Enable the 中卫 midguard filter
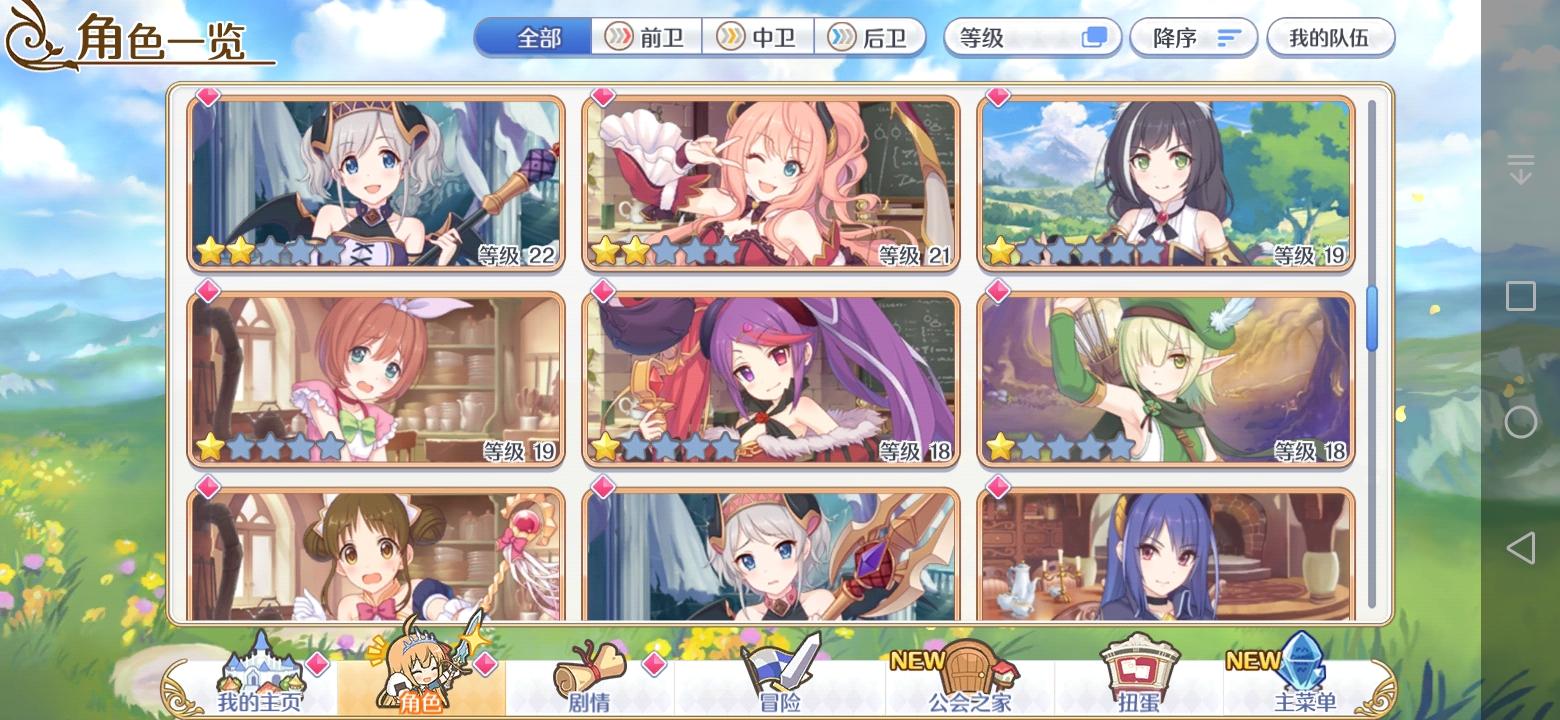Screen dimensions: 1560x720 click(760, 37)
